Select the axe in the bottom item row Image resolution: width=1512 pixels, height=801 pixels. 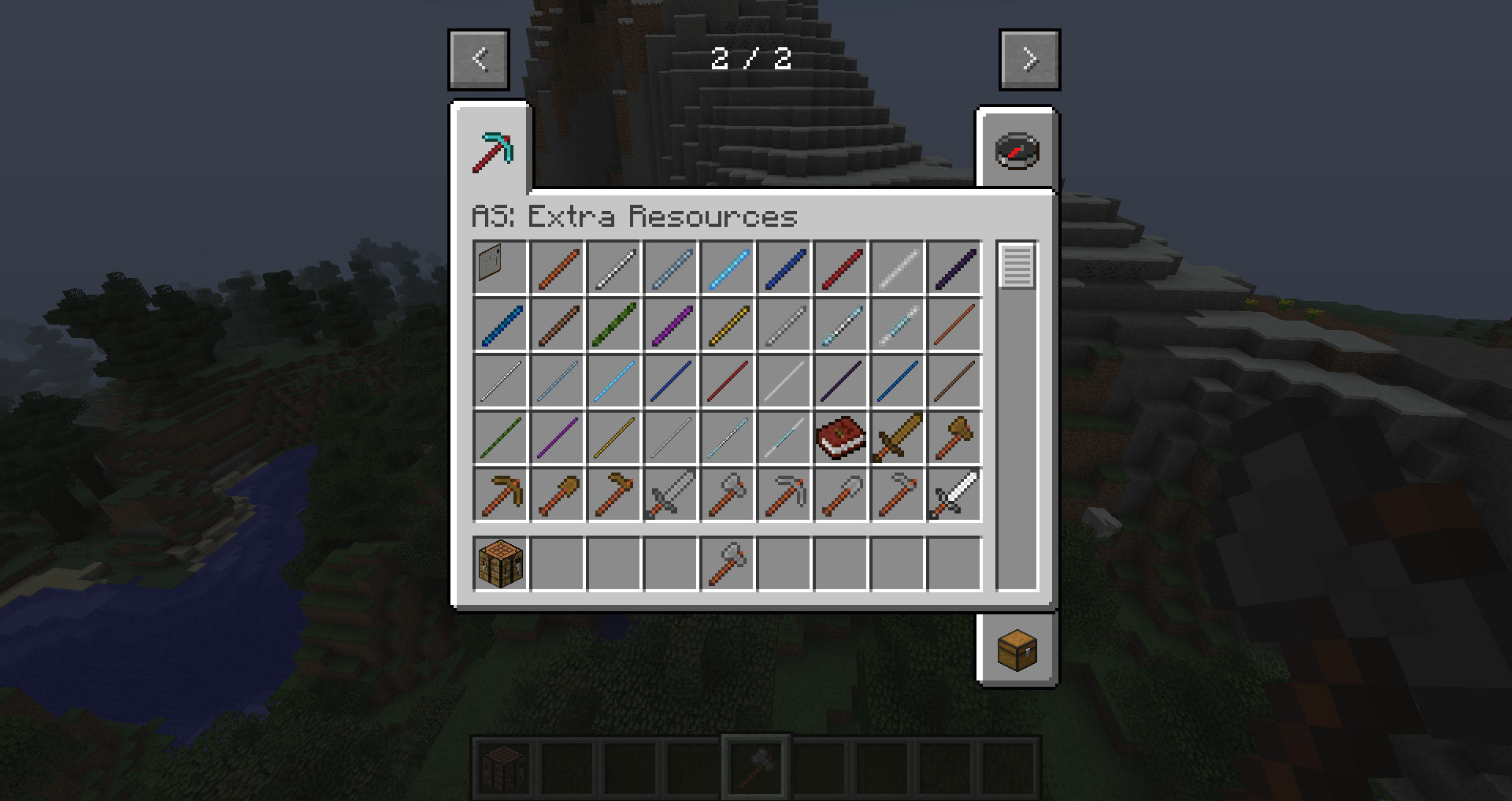pyautogui.click(x=727, y=563)
